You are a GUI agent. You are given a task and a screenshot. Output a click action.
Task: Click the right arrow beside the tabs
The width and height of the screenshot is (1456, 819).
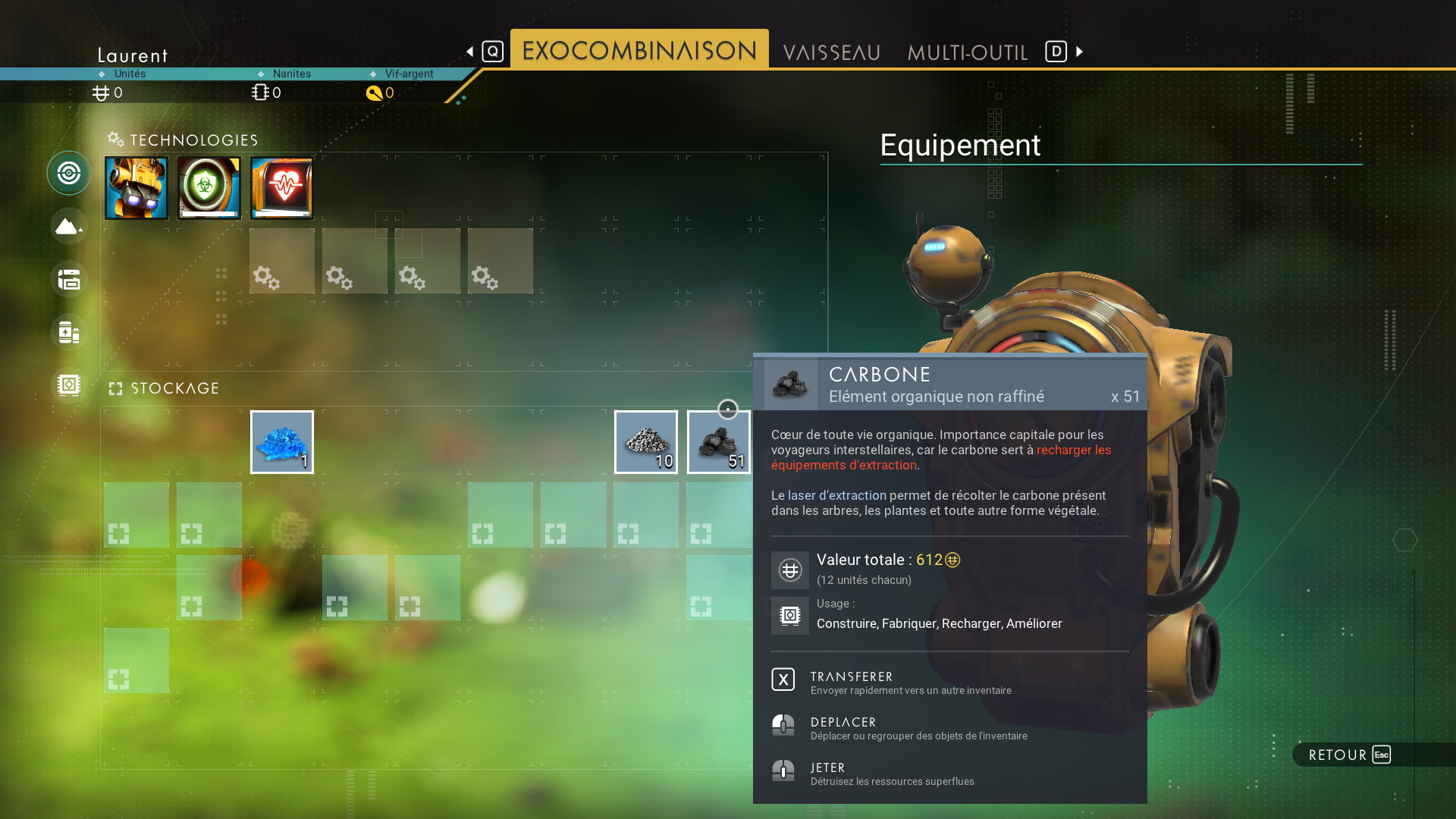click(1080, 52)
